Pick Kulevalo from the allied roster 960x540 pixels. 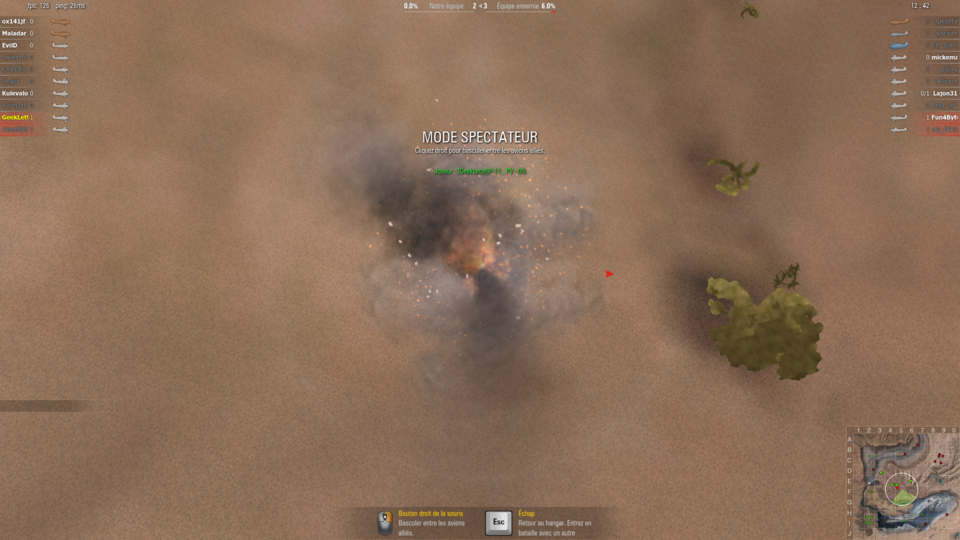pos(15,93)
